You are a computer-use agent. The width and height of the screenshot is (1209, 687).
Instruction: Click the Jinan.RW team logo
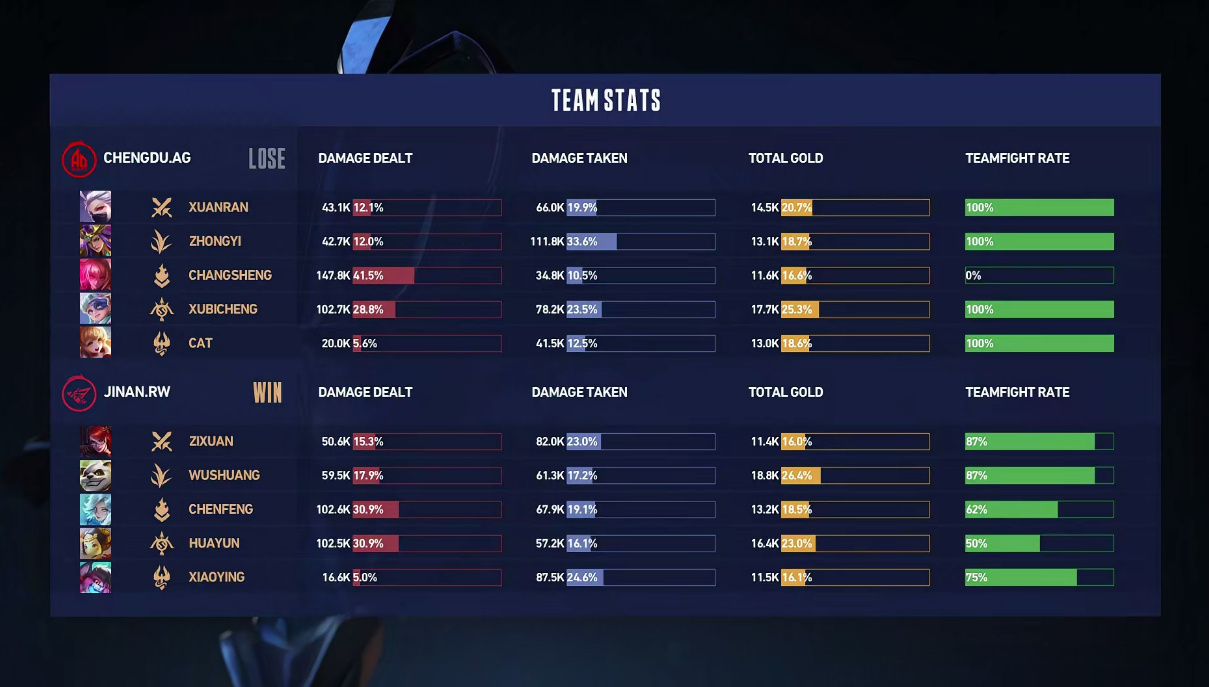[80, 393]
